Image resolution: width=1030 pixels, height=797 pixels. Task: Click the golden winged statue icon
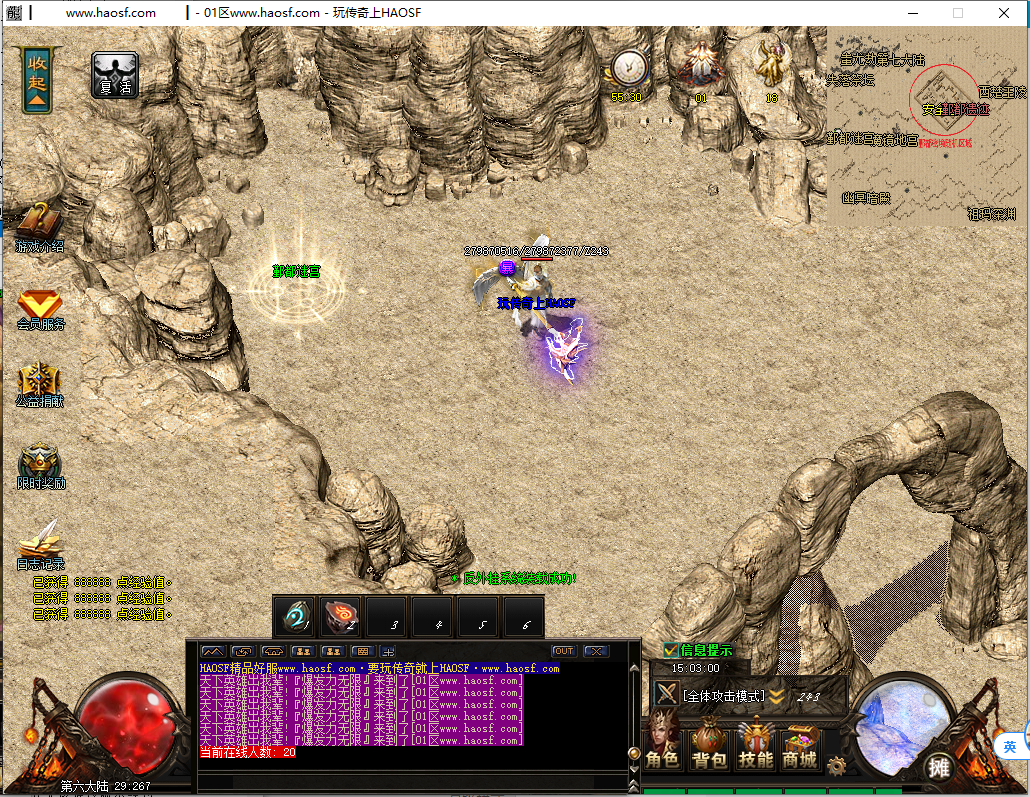click(771, 64)
